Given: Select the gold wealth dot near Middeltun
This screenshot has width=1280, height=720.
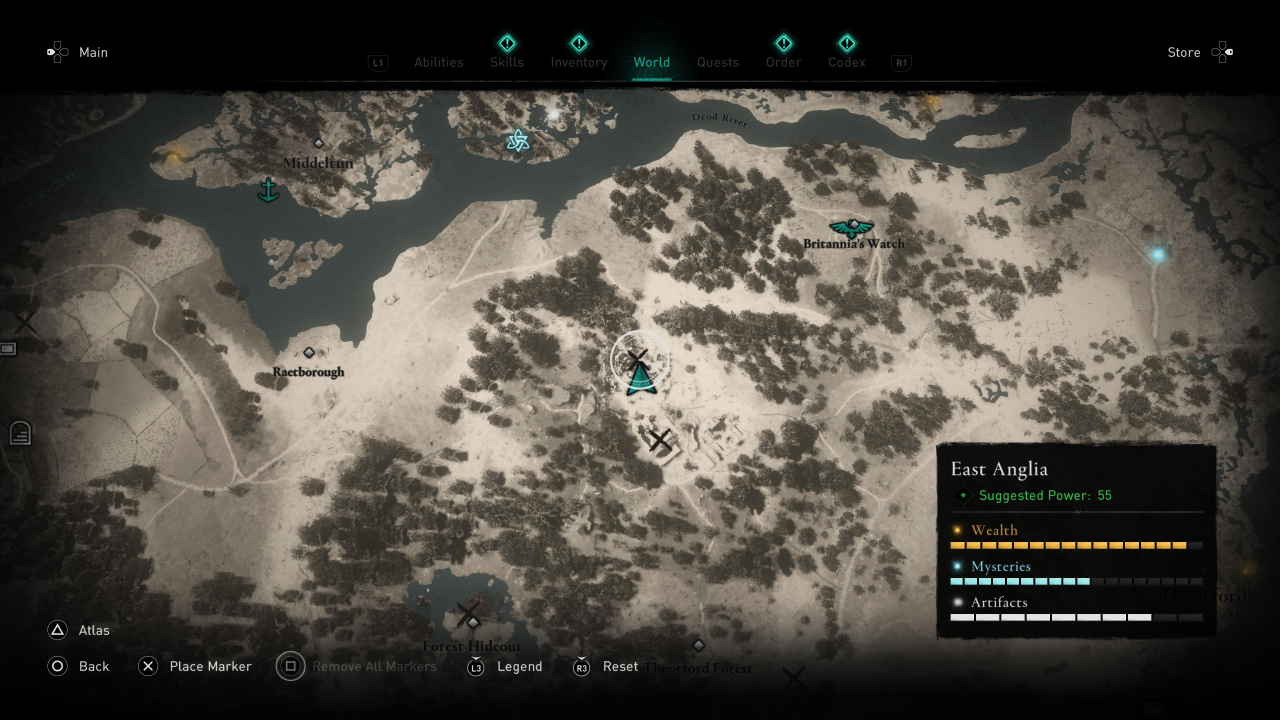Looking at the screenshot, I should [178, 156].
